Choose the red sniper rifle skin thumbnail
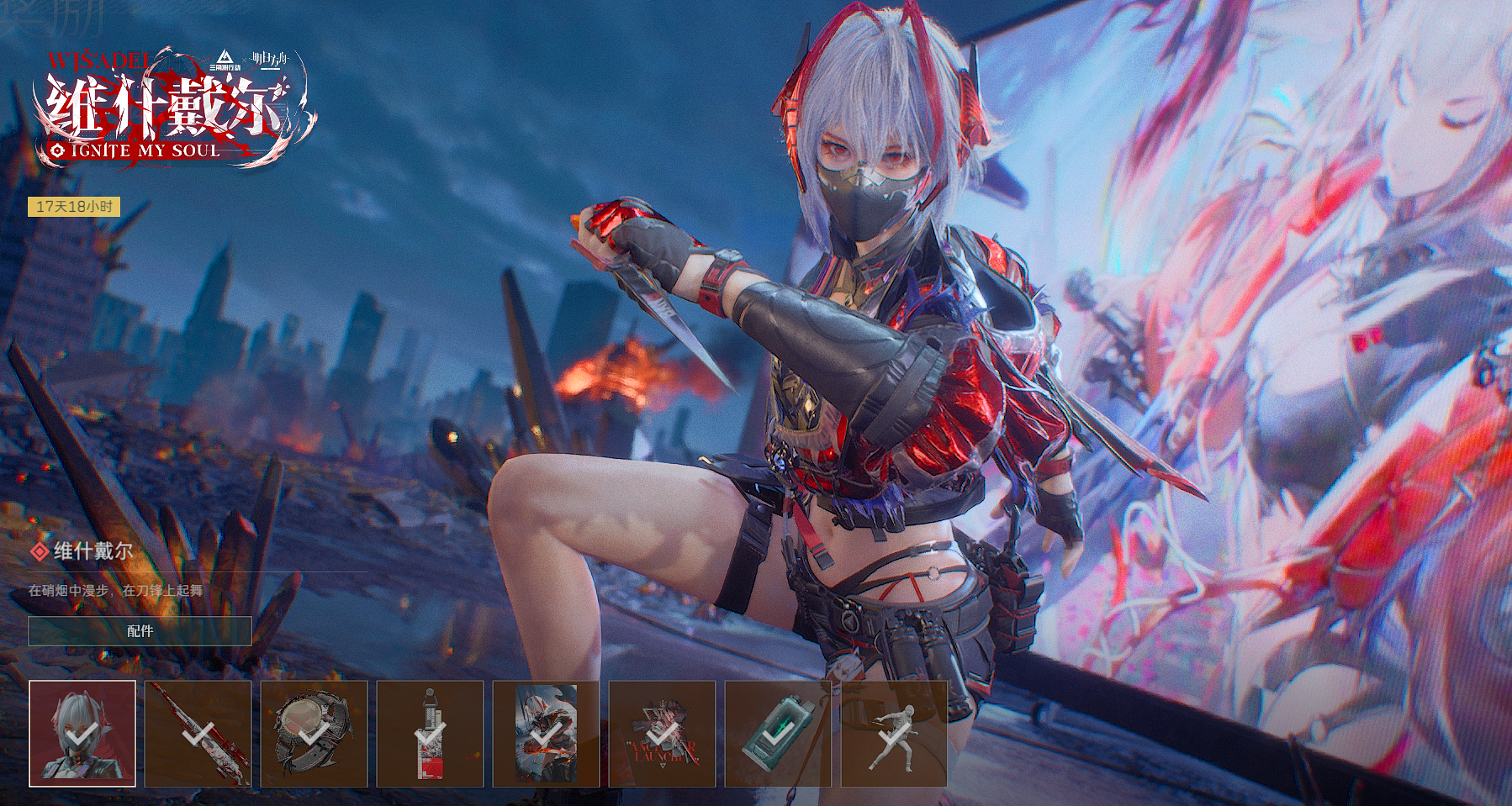Image resolution: width=1512 pixels, height=806 pixels. (x=198, y=734)
